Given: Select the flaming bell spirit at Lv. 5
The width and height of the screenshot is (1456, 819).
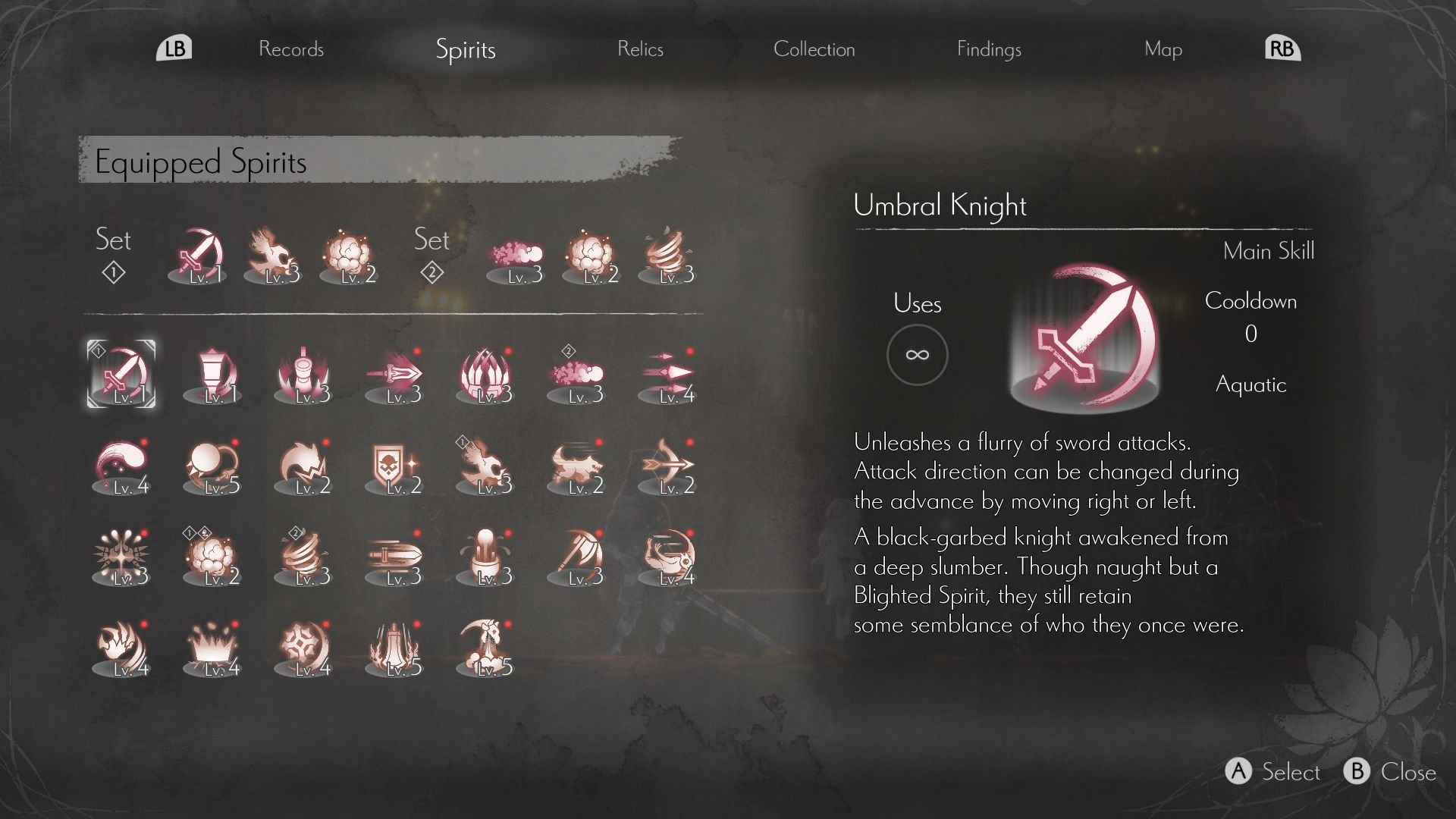Looking at the screenshot, I should (x=394, y=648).
